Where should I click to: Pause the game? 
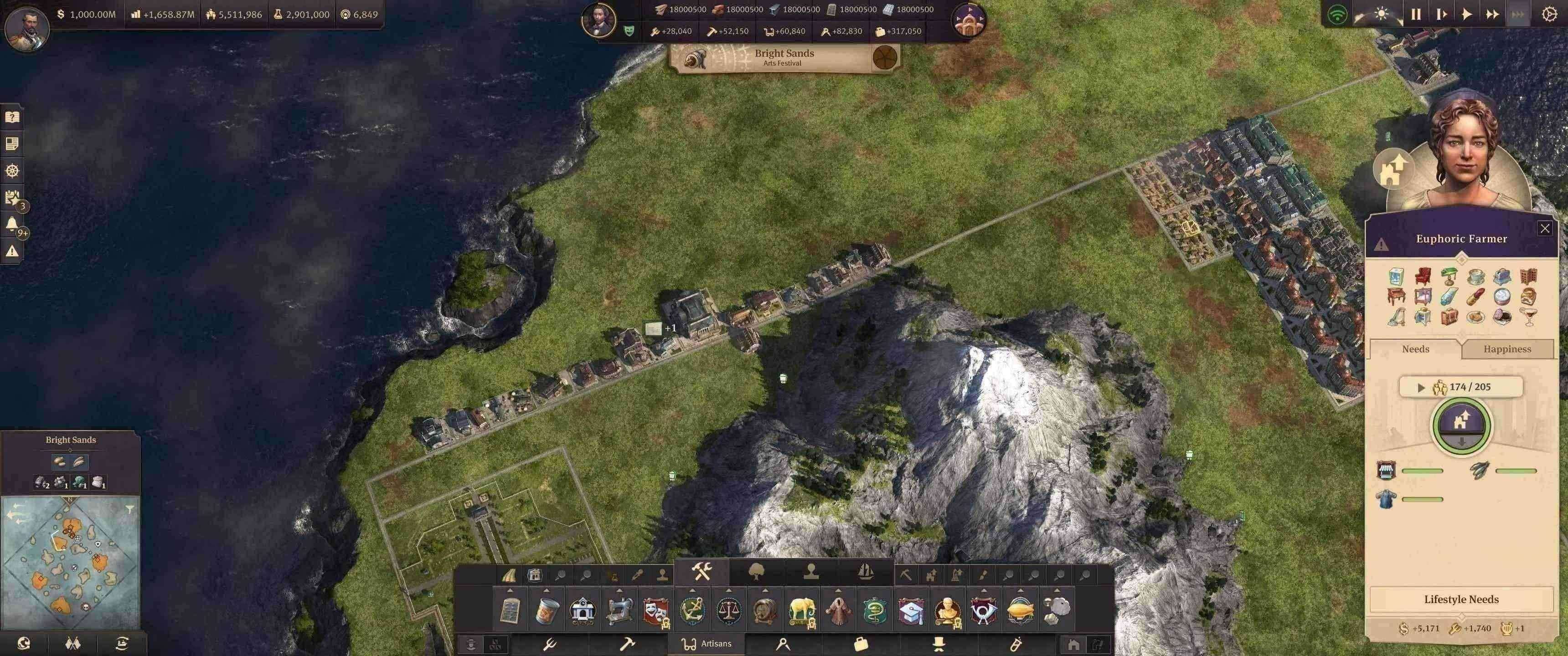point(1416,14)
